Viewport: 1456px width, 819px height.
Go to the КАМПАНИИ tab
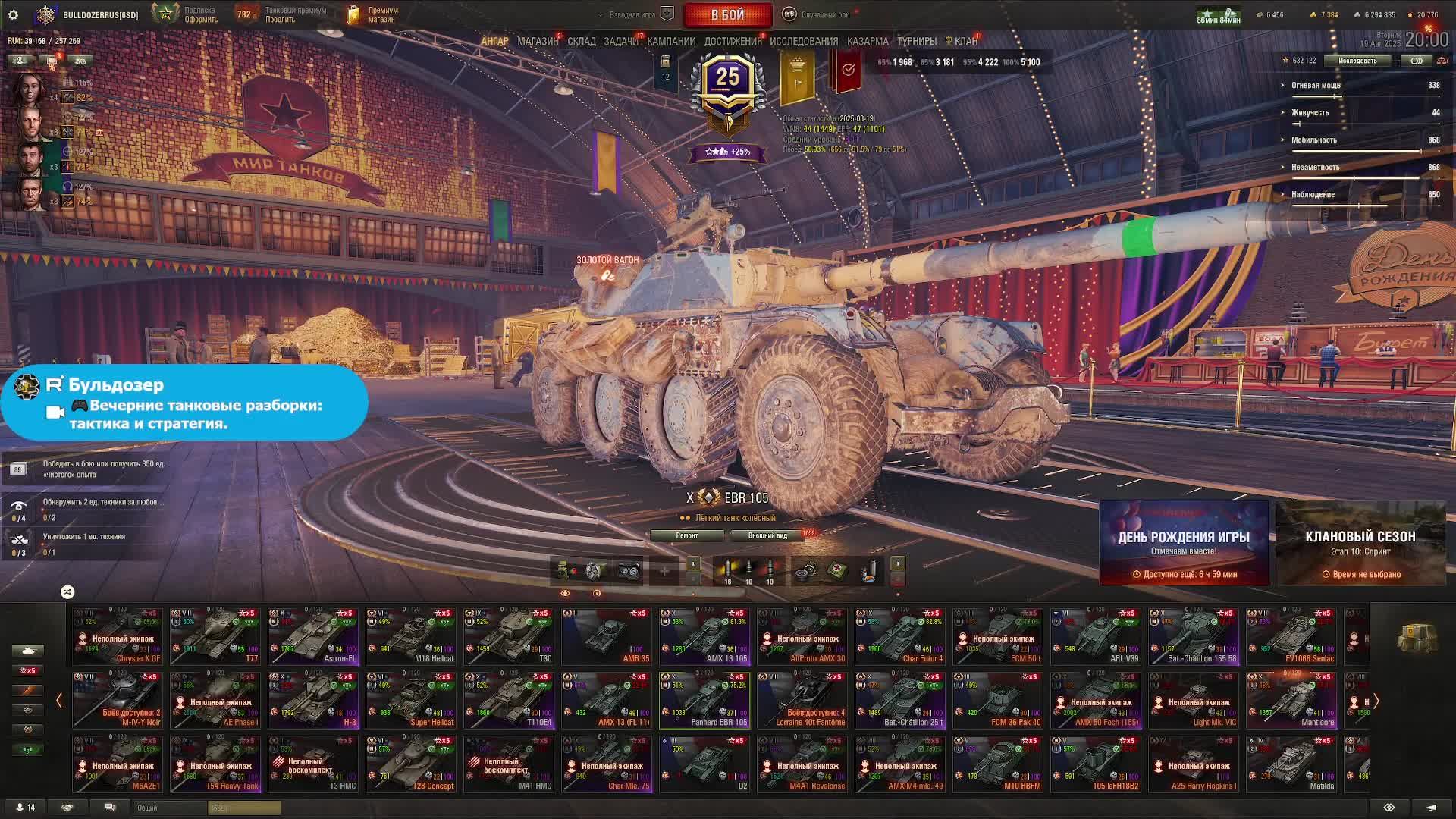(x=671, y=41)
